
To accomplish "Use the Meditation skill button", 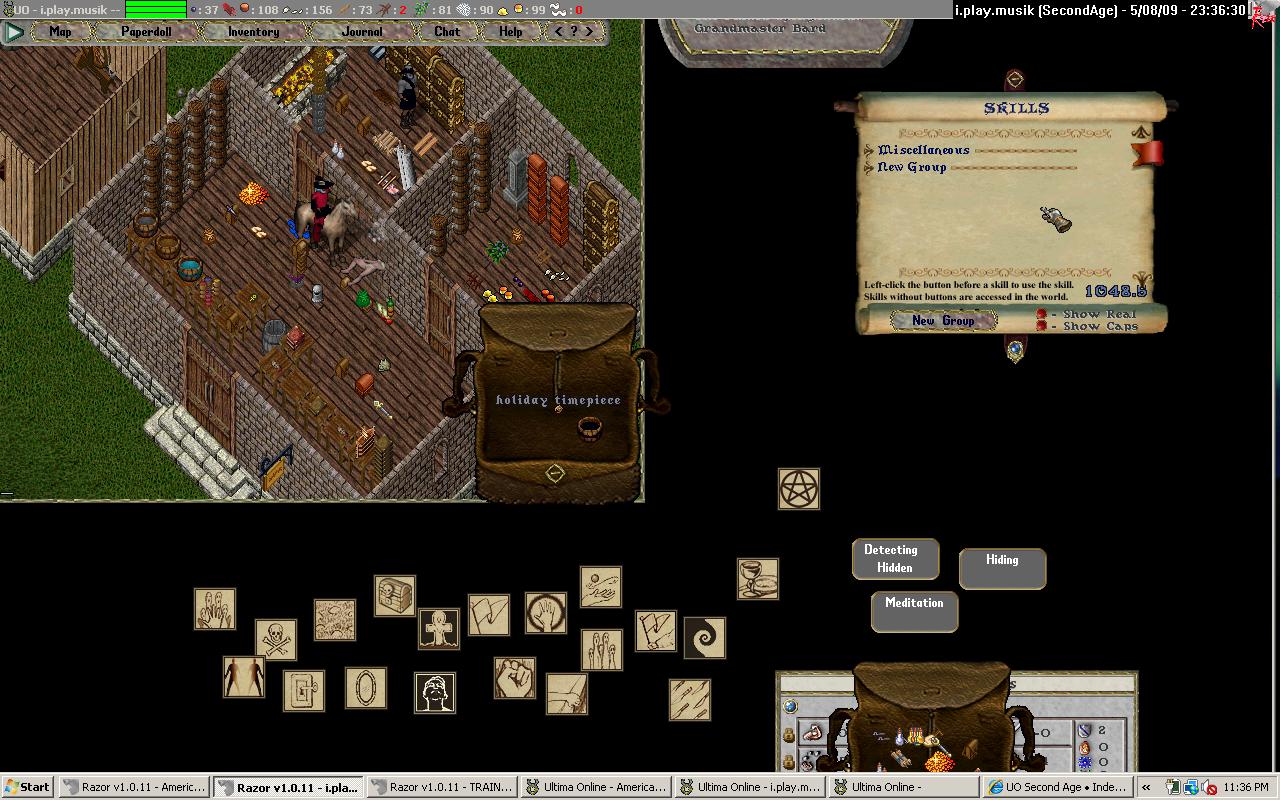I will pos(914,610).
